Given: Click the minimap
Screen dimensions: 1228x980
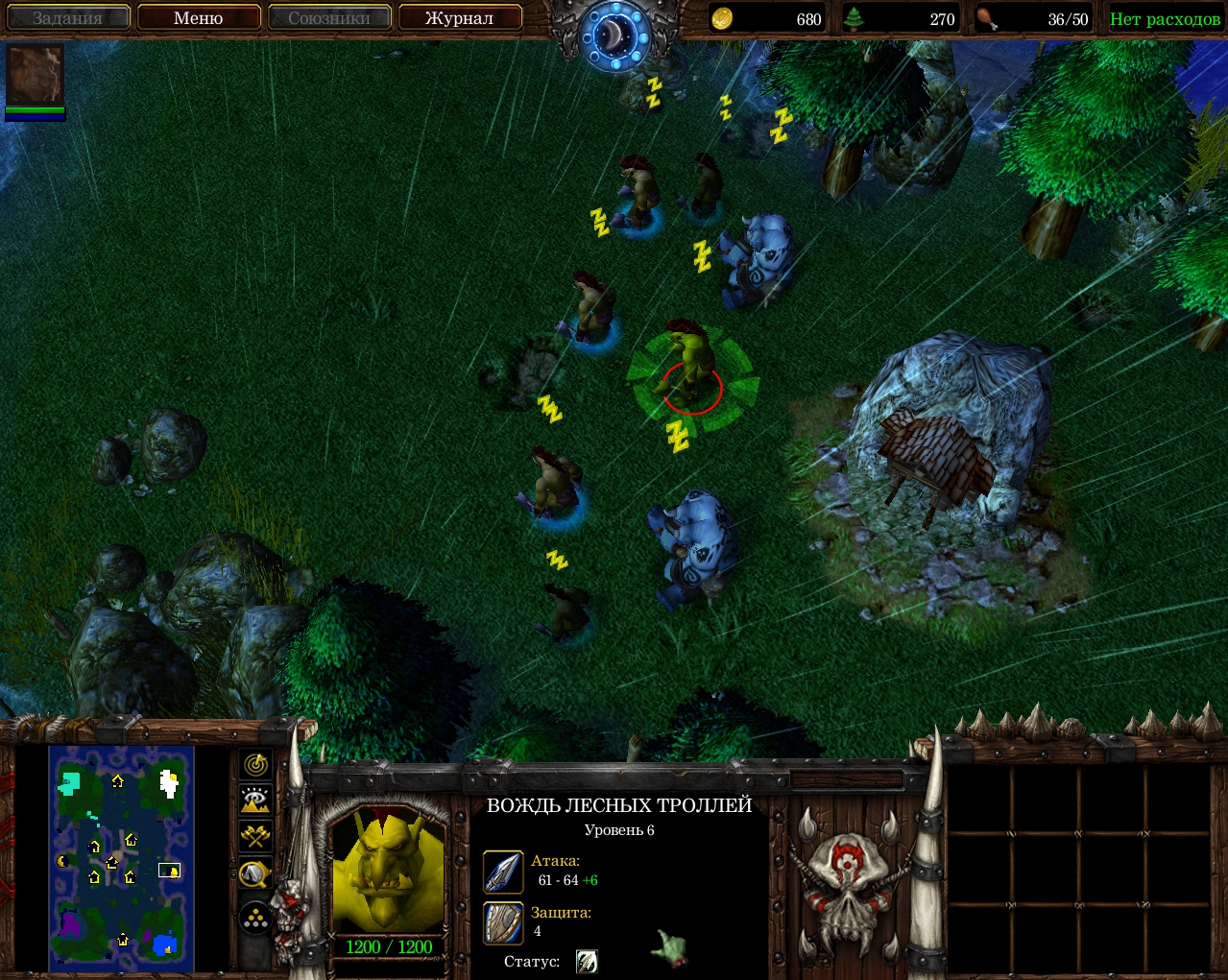Looking at the screenshot, I should (122, 858).
